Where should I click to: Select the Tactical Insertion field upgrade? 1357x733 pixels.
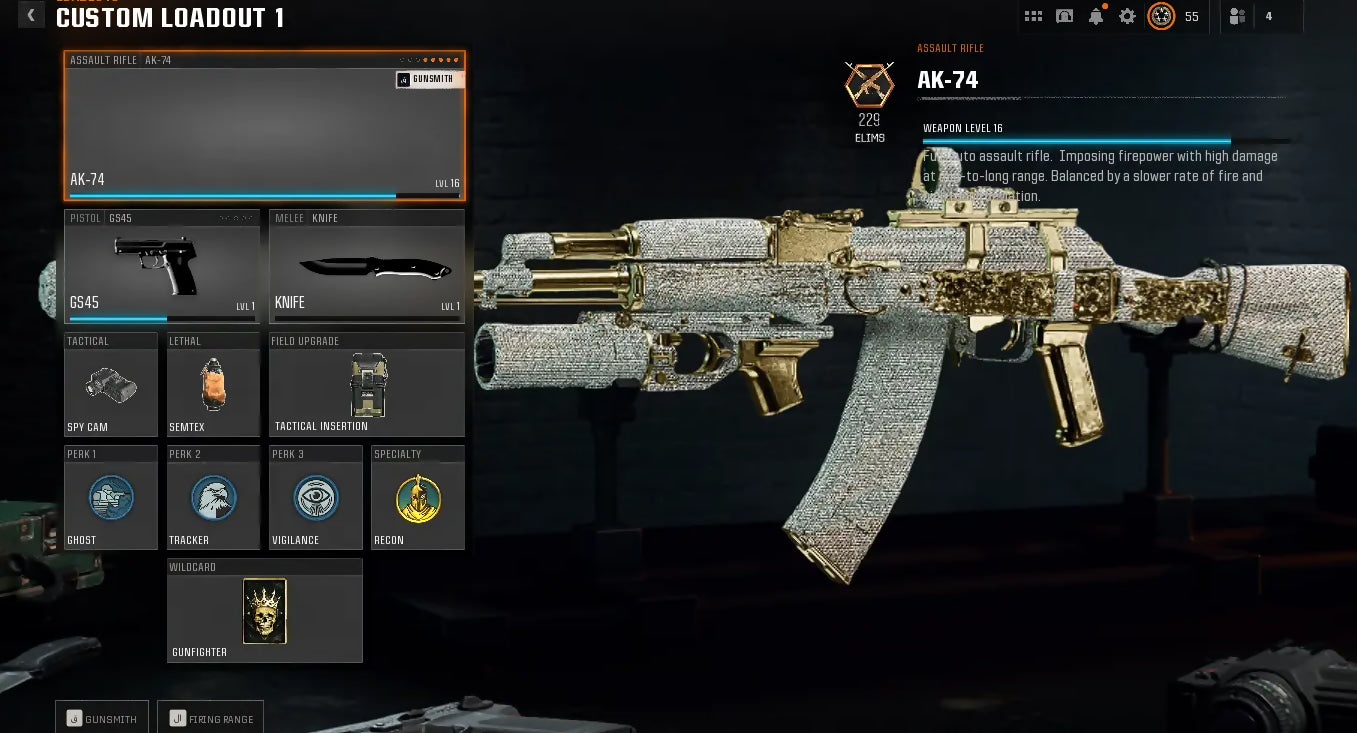coord(367,385)
